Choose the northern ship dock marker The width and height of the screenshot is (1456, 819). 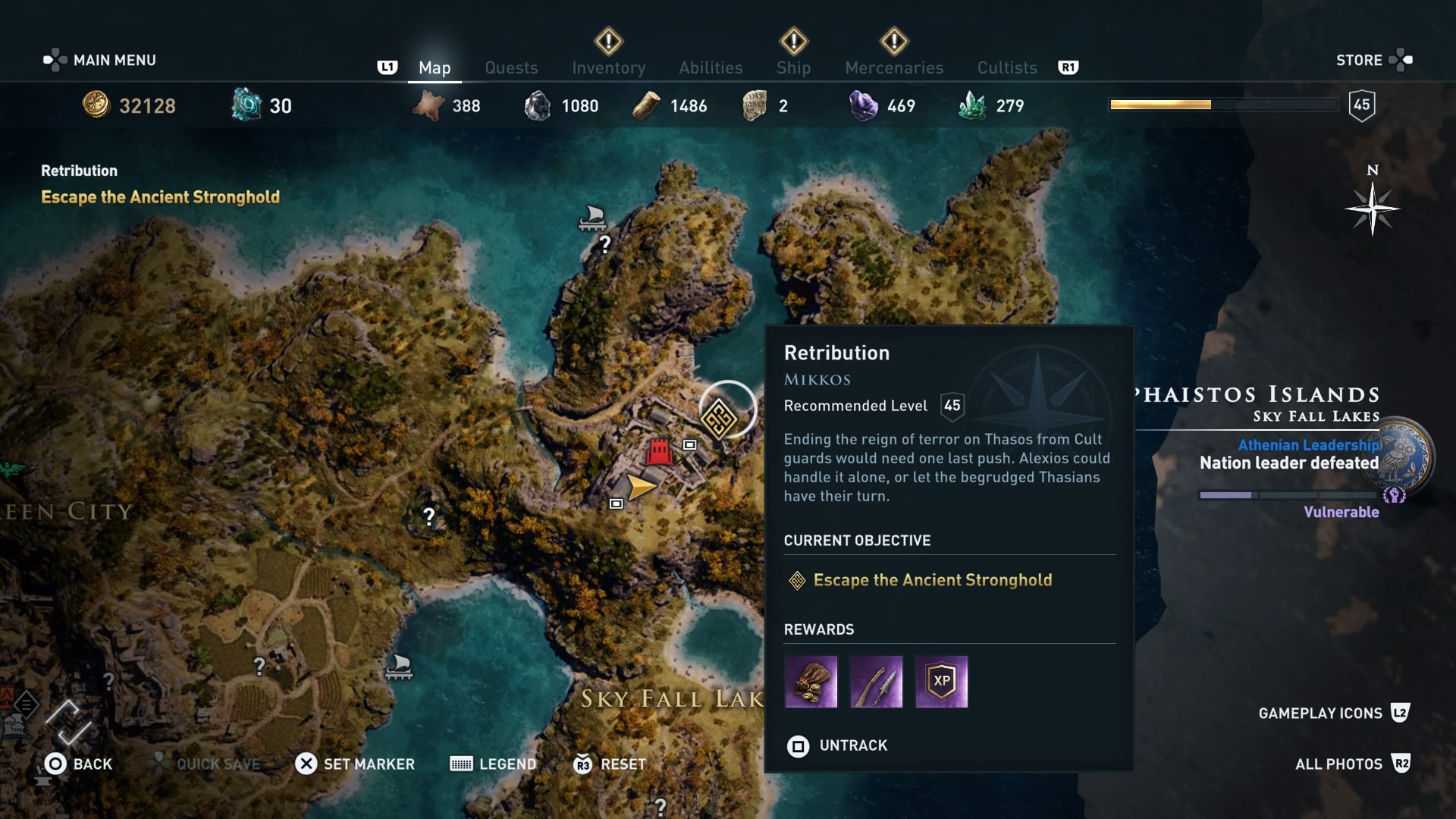[591, 218]
